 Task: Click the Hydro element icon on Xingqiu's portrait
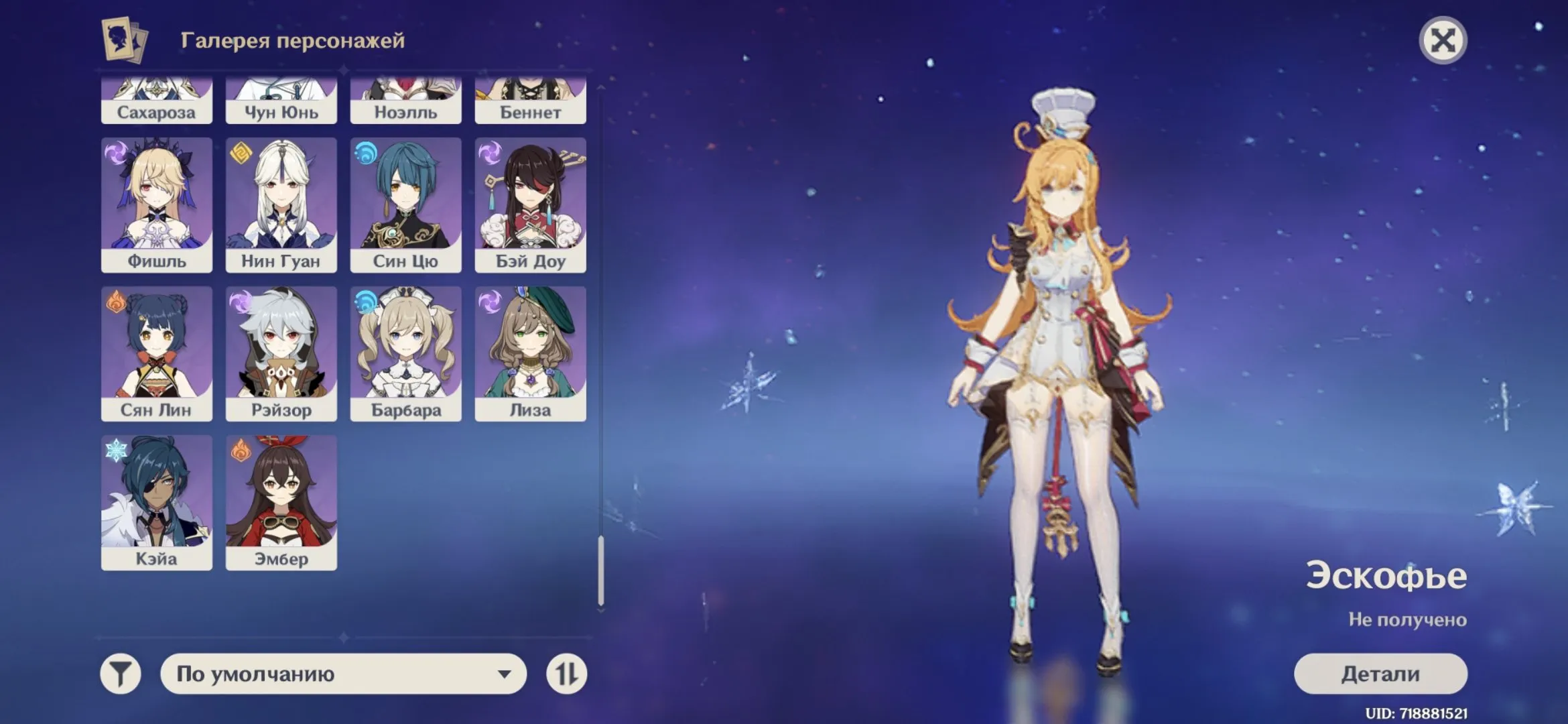tap(365, 154)
